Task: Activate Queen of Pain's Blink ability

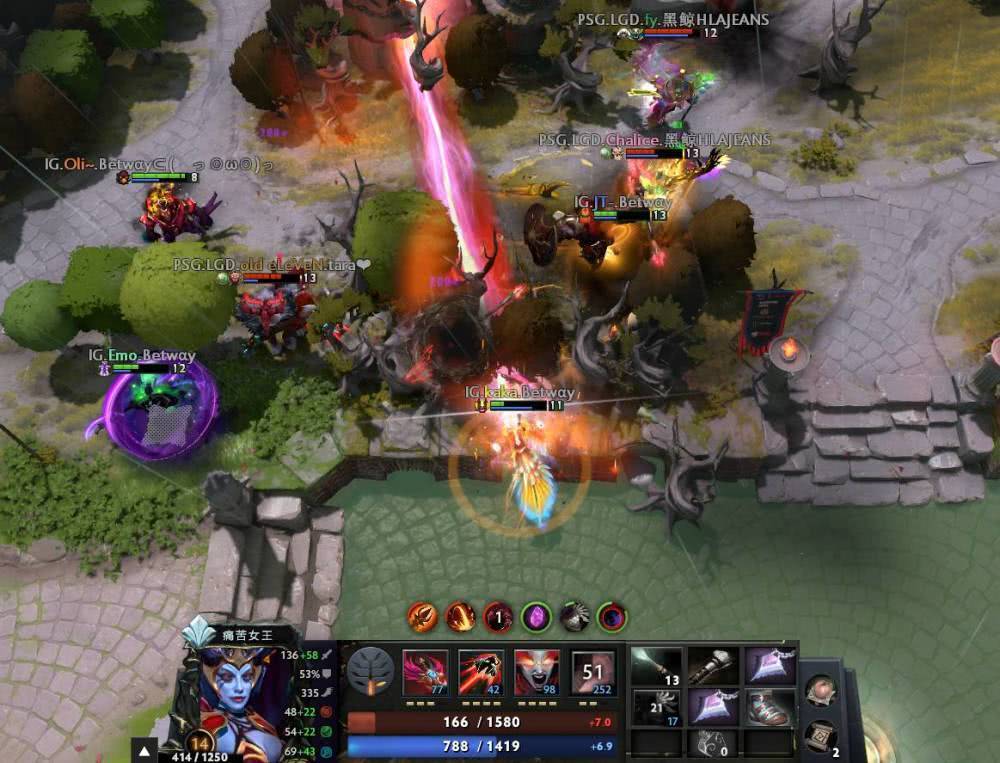Action: click(x=480, y=671)
